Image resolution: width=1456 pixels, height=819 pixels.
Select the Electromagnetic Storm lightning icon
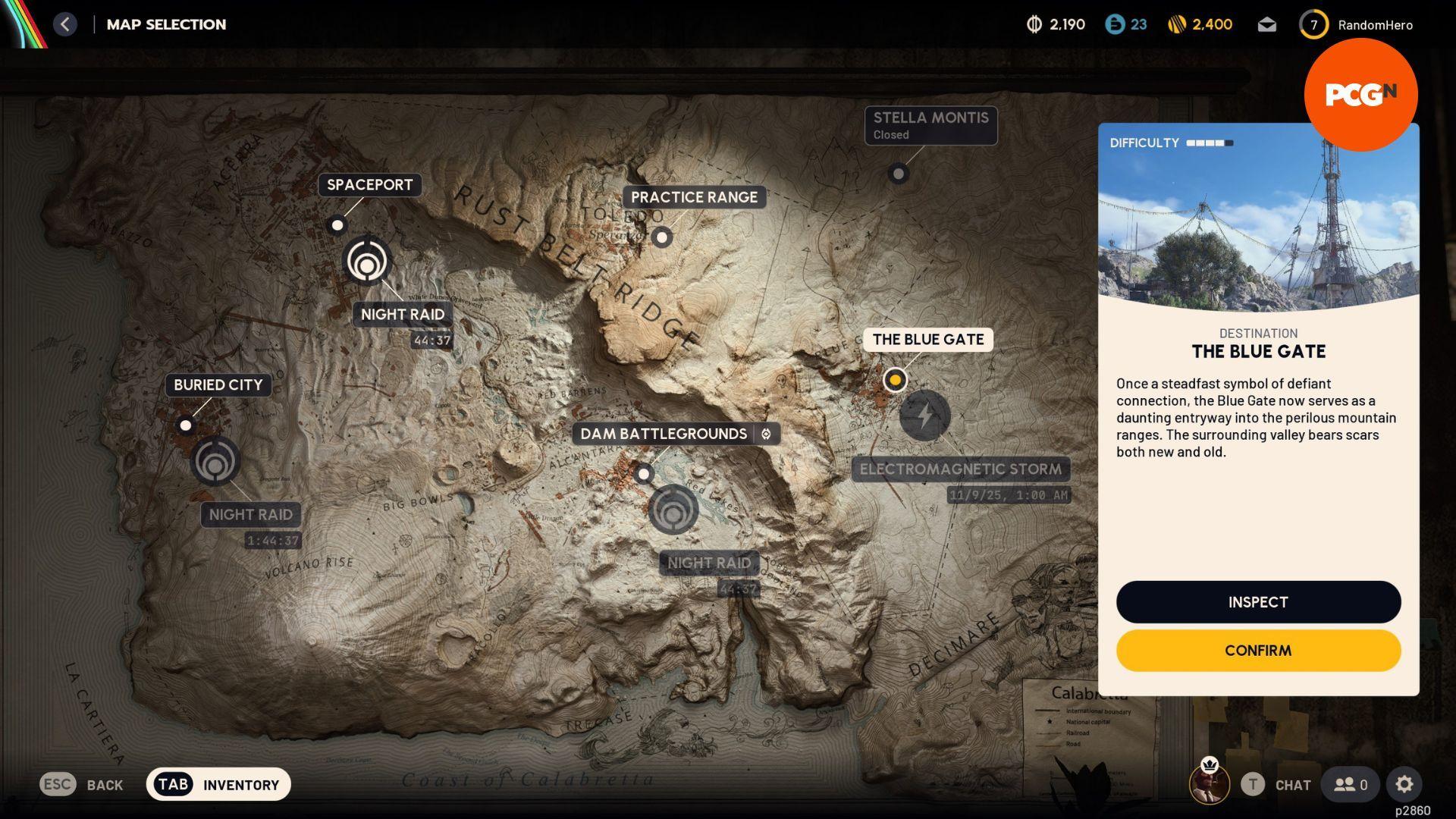924,416
